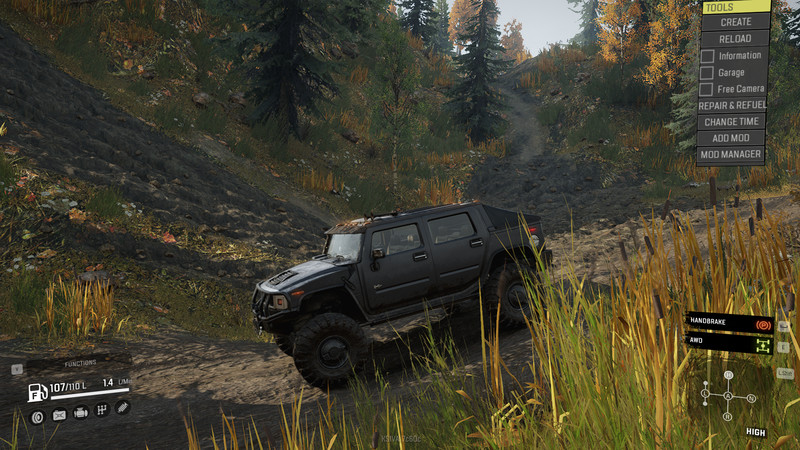Tick the Information checkbox
The width and height of the screenshot is (800, 450).
click(707, 56)
